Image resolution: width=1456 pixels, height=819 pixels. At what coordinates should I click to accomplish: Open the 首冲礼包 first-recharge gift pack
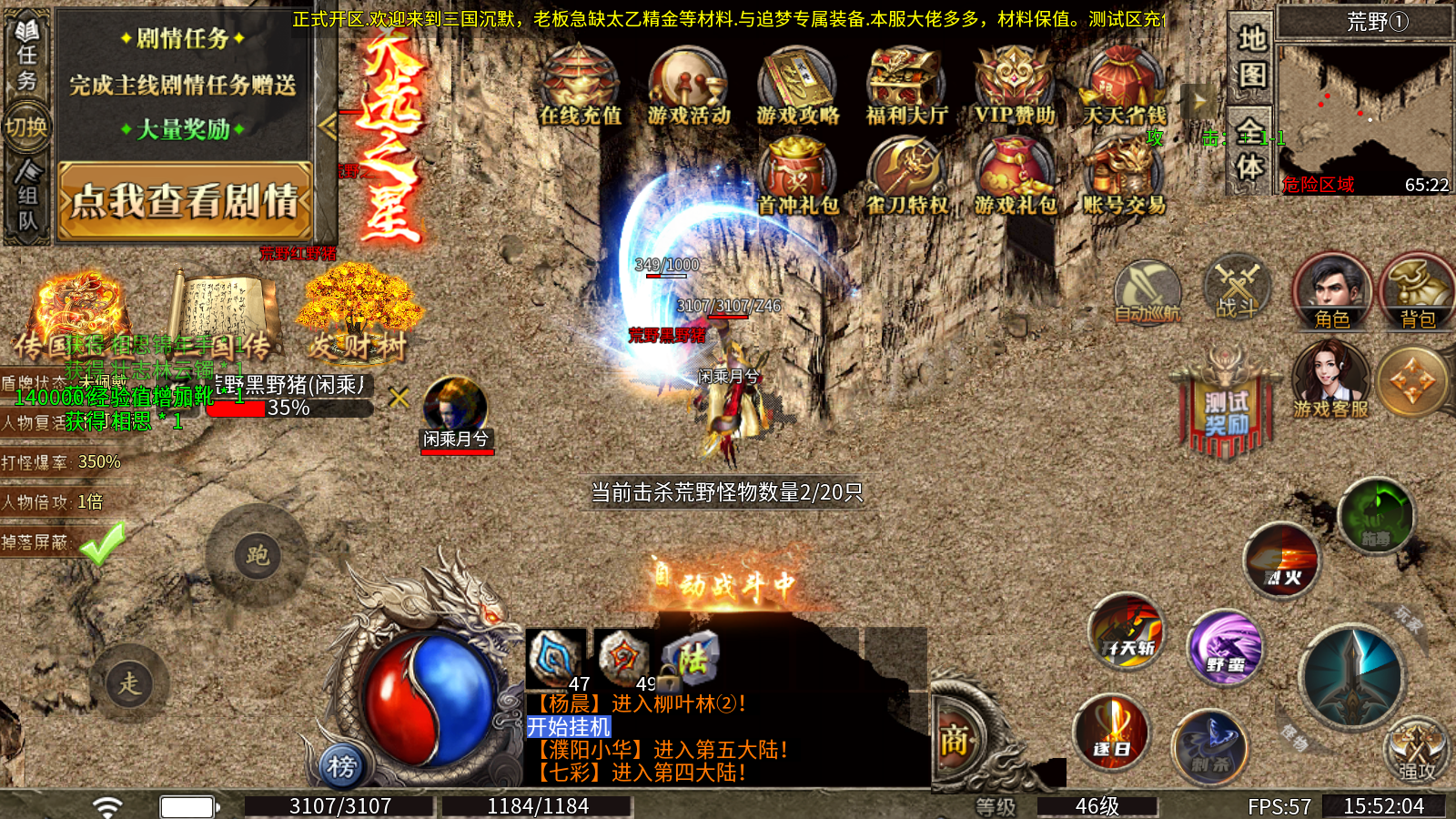pos(798,177)
